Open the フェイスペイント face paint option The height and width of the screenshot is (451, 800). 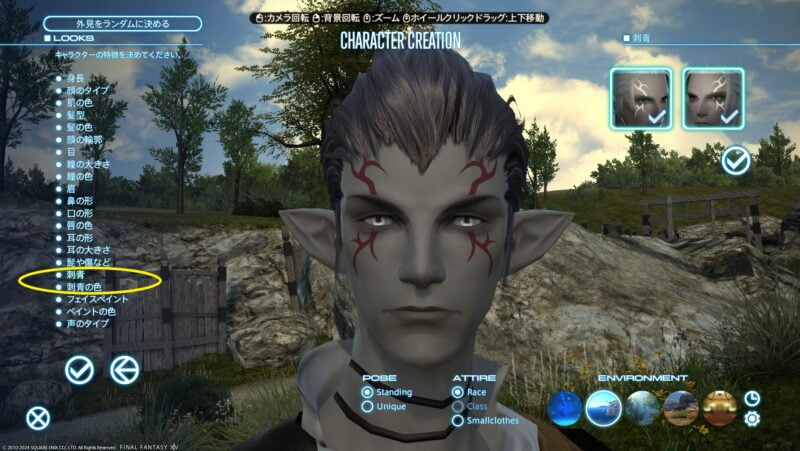pos(99,298)
